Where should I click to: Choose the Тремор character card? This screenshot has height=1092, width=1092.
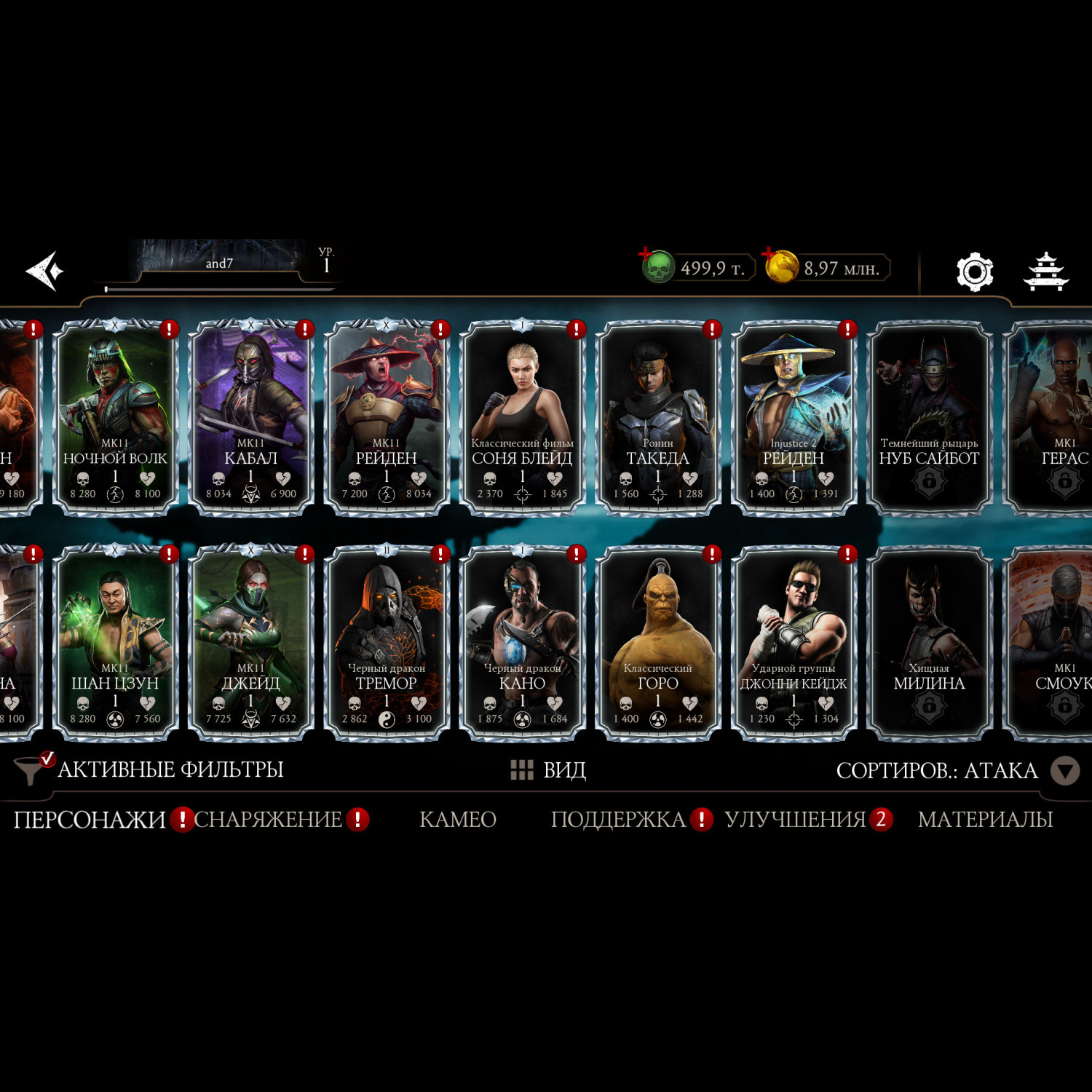pyautogui.click(x=386, y=643)
